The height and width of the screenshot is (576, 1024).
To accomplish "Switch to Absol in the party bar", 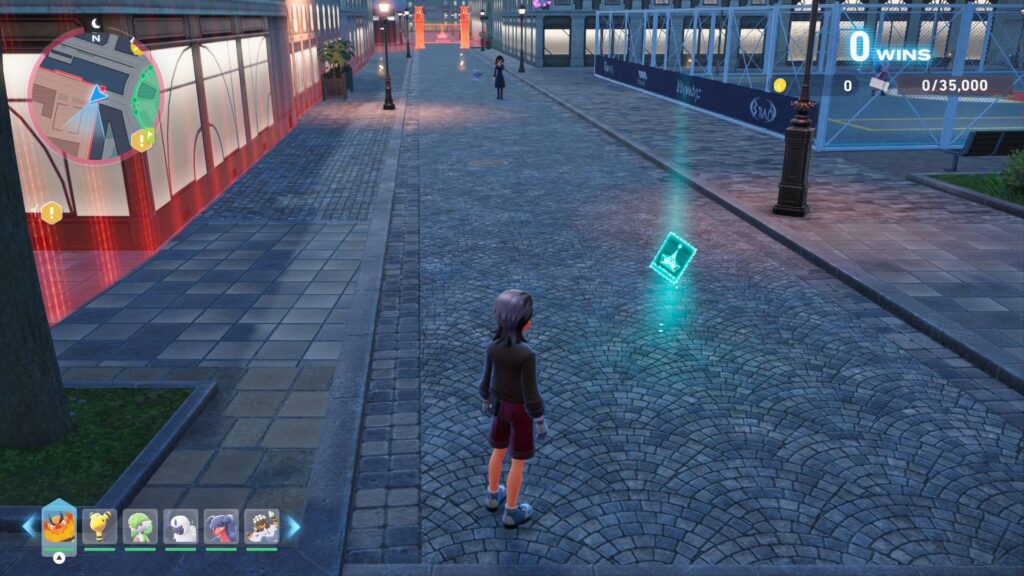I will (x=181, y=526).
